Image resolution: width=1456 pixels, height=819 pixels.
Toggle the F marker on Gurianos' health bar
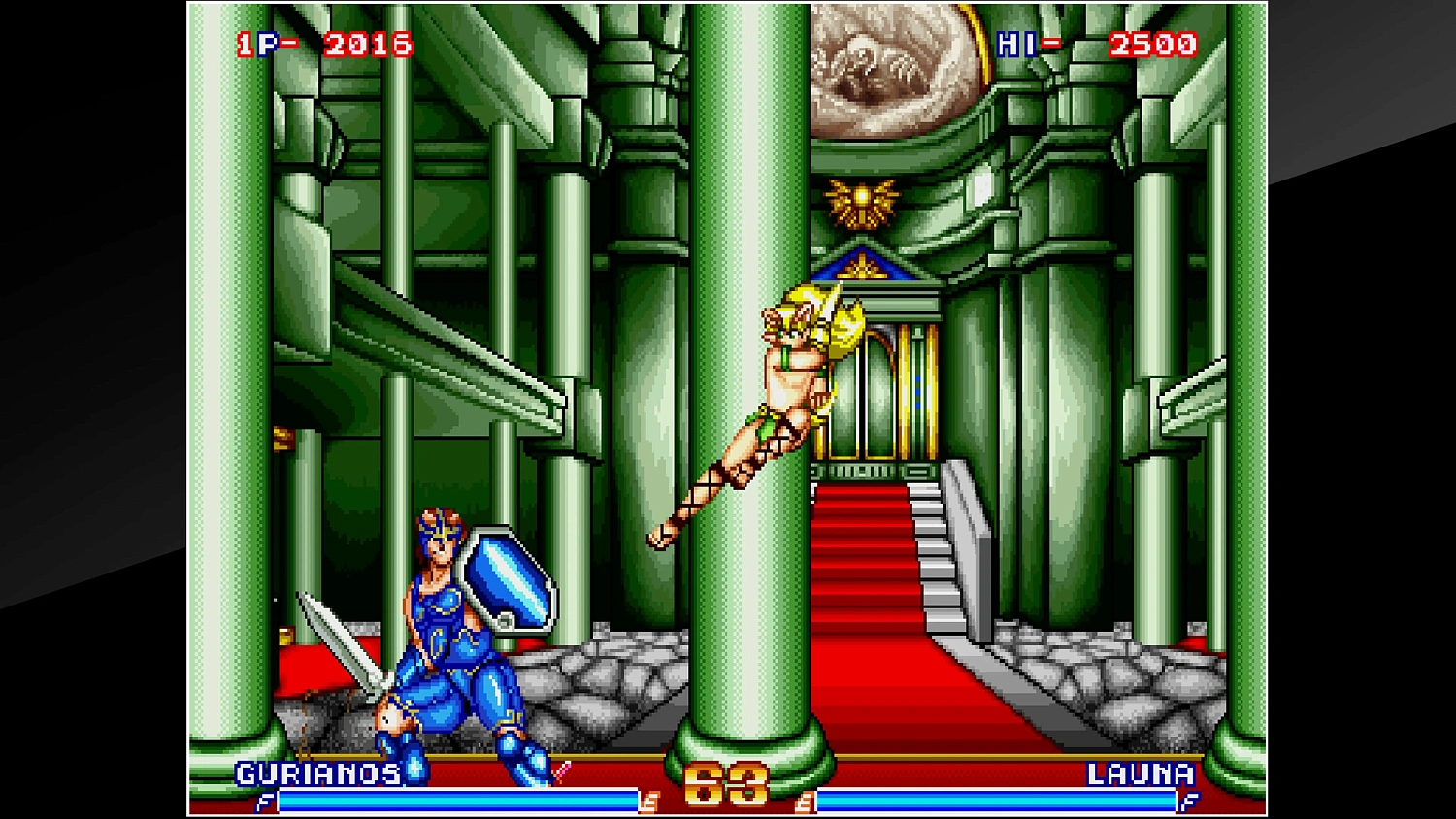point(263,803)
